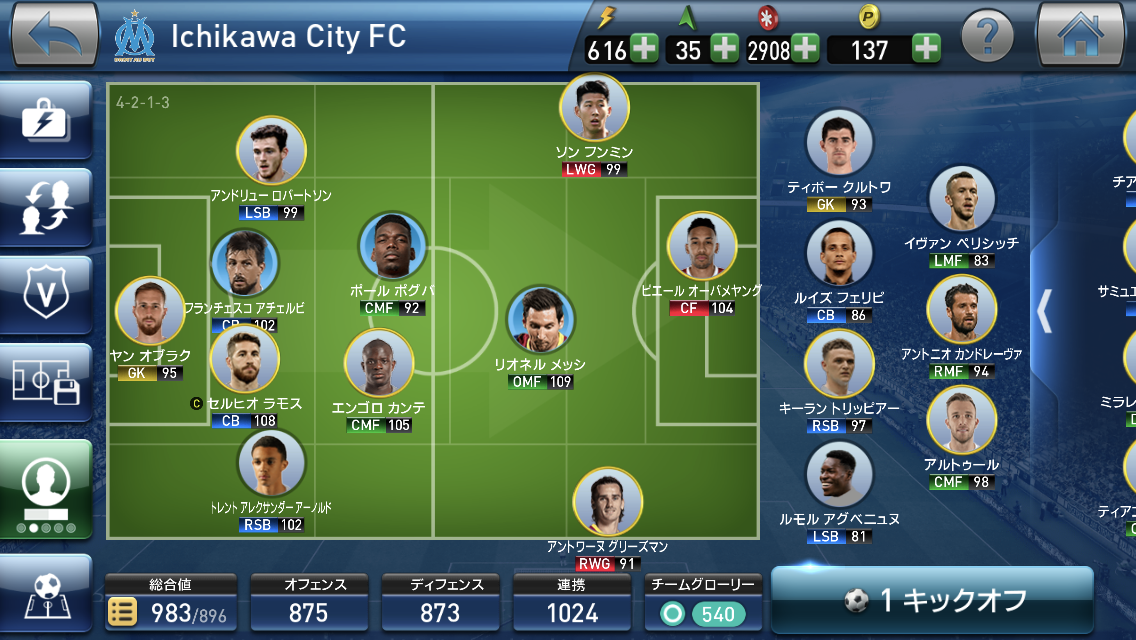Select エンゴロ カンテ CMF 105

click(x=379, y=364)
